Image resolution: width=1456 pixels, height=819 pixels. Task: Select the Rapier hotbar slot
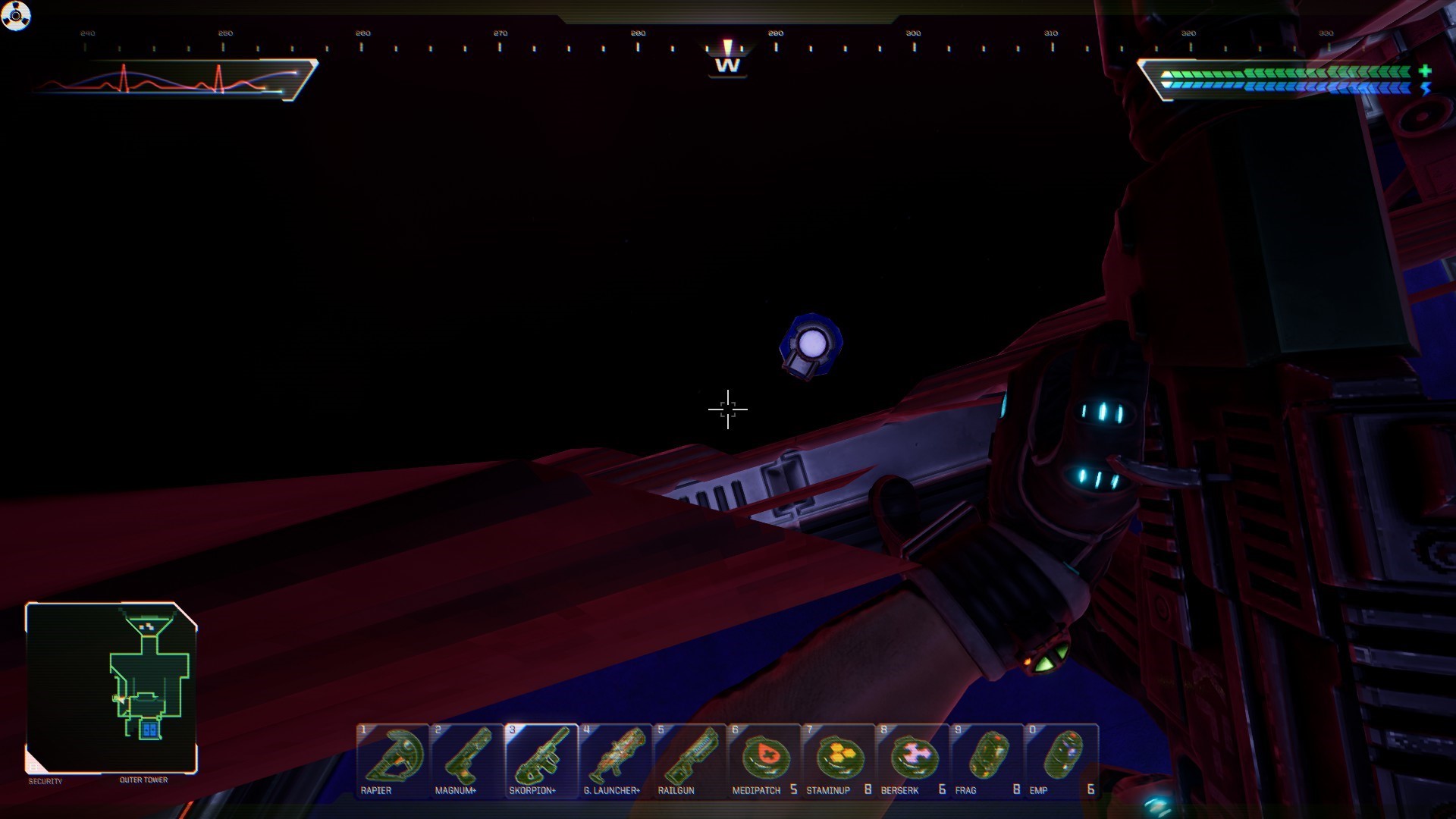(x=393, y=760)
